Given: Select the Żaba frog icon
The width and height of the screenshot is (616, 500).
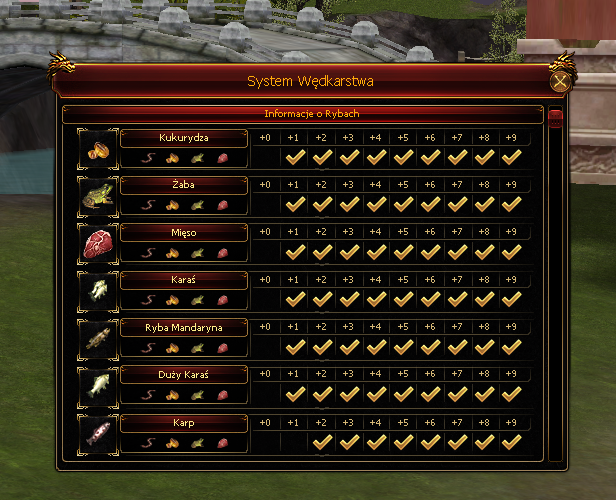Looking at the screenshot, I should pos(99,194).
